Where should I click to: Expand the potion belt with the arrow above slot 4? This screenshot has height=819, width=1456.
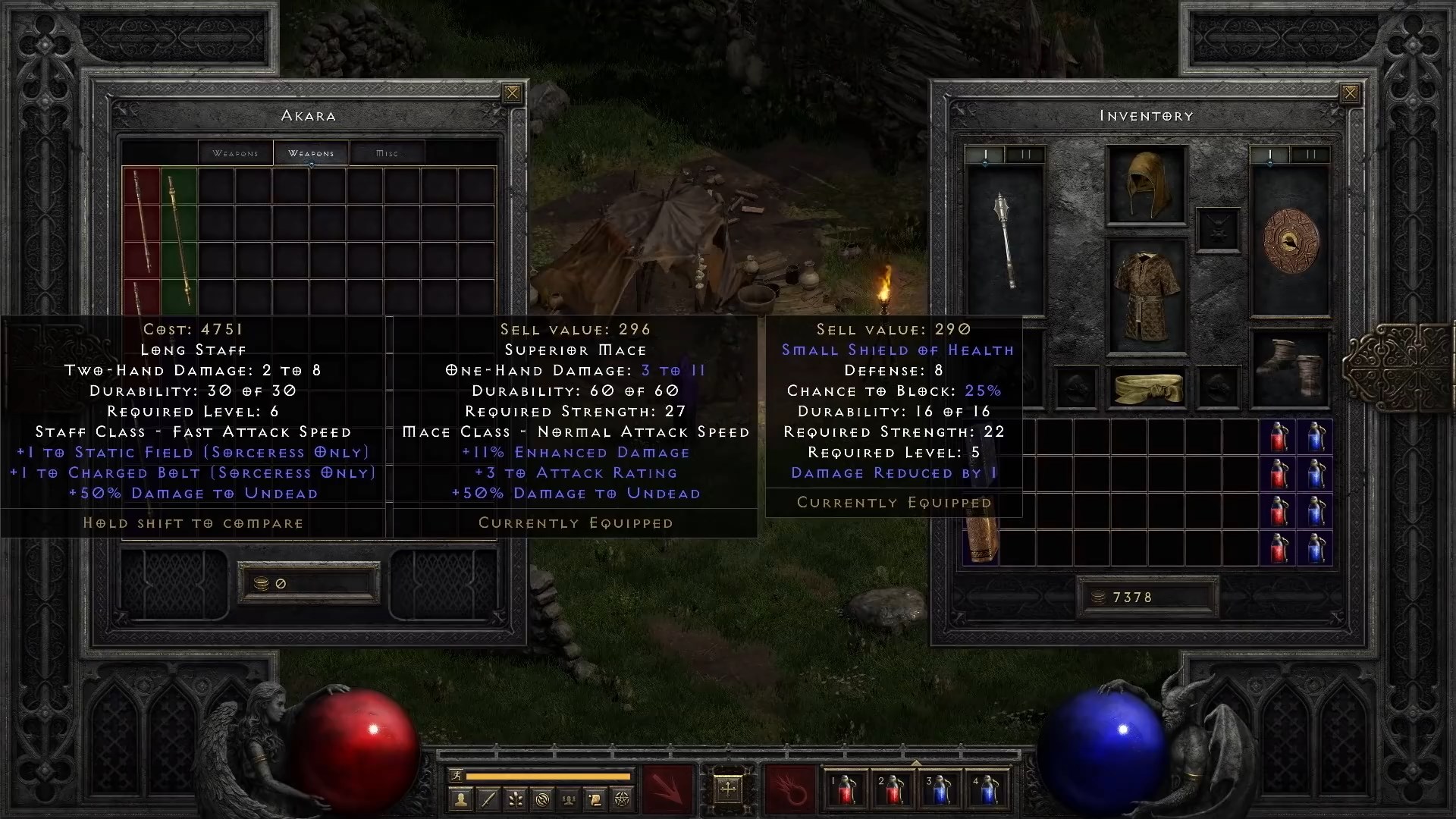[x=916, y=763]
